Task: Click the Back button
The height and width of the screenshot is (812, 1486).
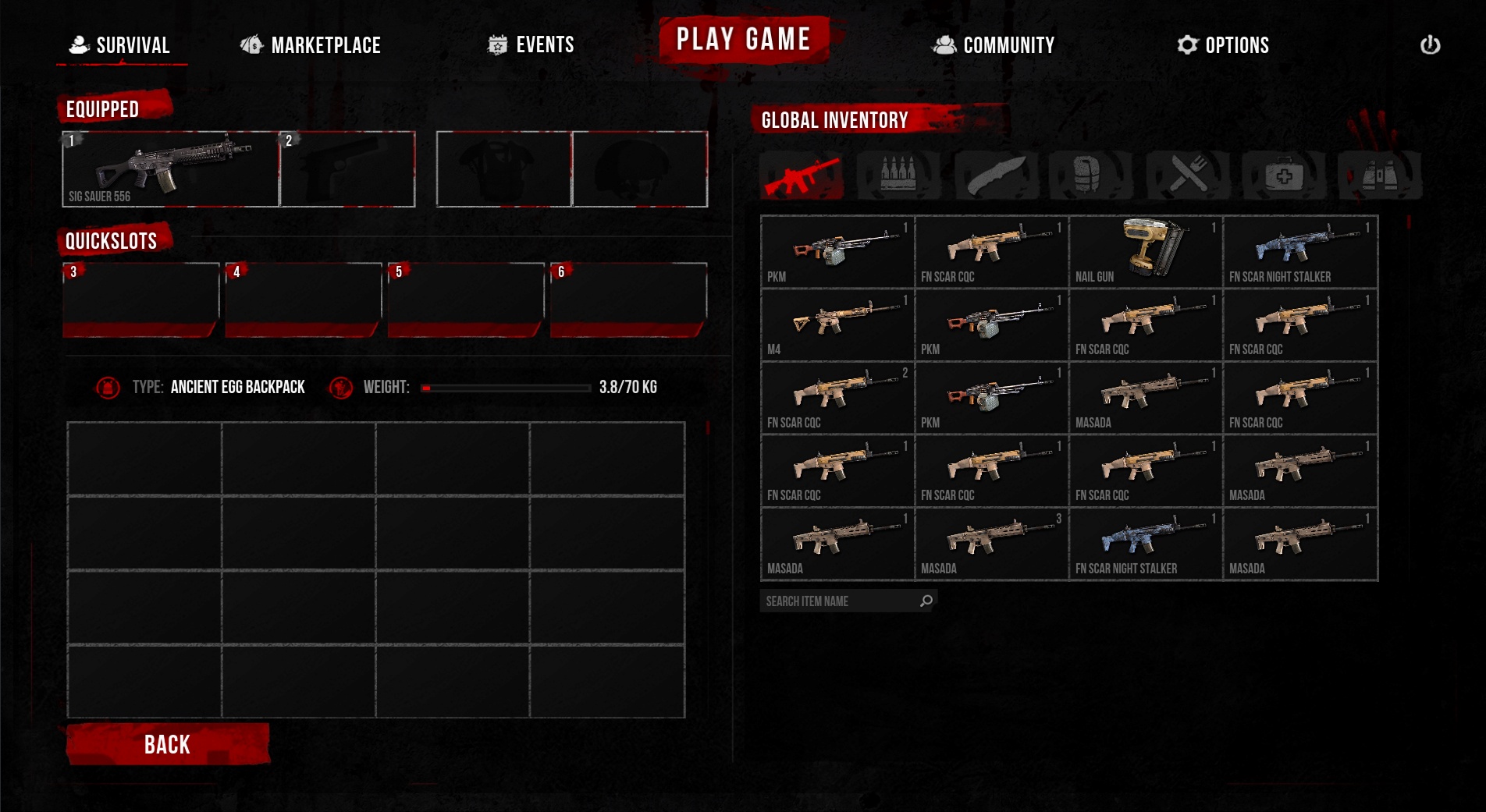Action: click(x=168, y=744)
